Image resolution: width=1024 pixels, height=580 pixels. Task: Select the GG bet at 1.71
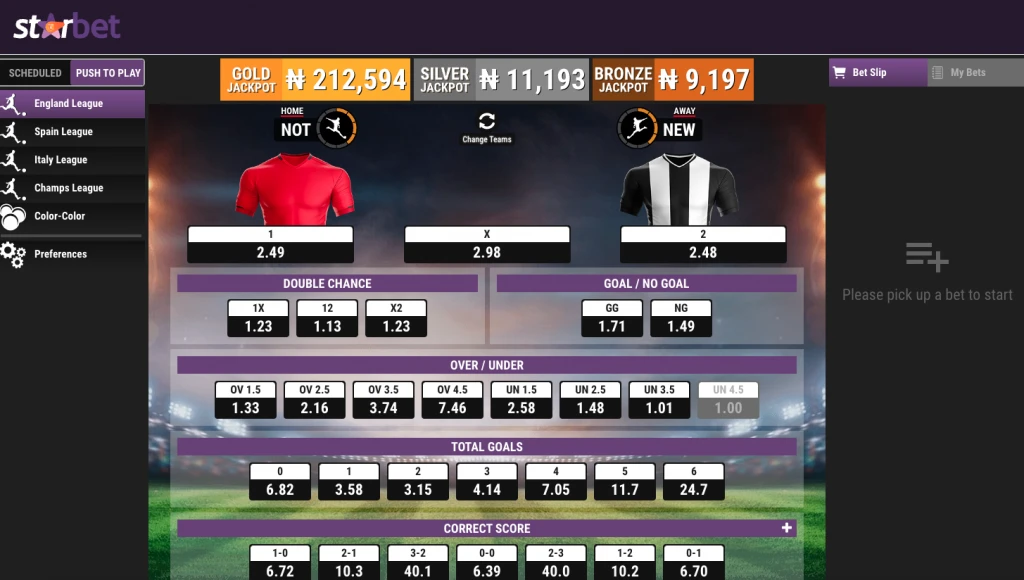click(612, 319)
